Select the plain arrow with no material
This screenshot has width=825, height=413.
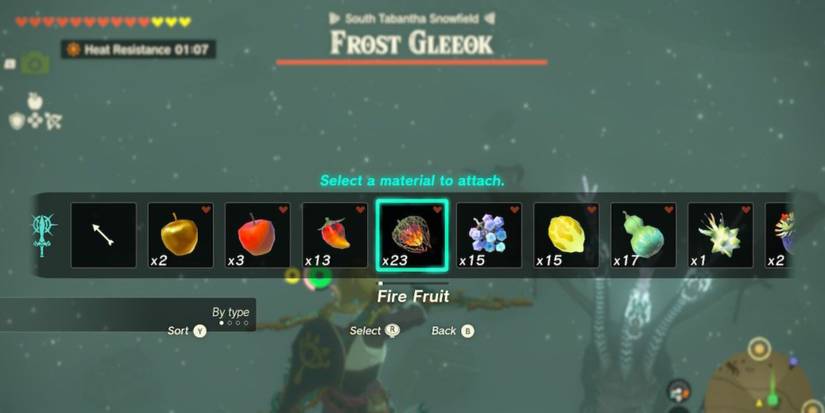pyautogui.click(x=104, y=235)
